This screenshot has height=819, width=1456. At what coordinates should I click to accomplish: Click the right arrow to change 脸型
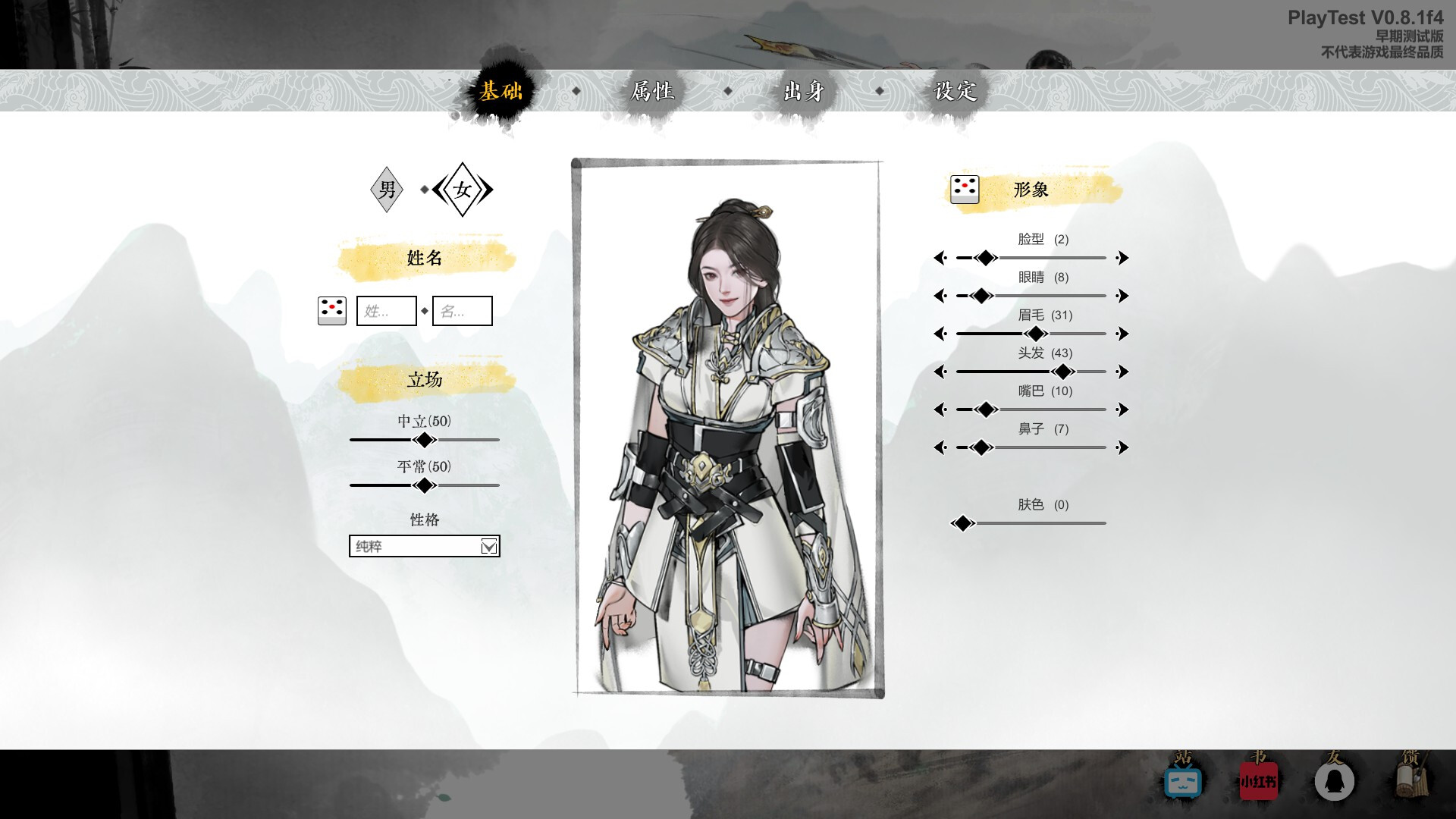pyautogui.click(x=1122, y=258)
